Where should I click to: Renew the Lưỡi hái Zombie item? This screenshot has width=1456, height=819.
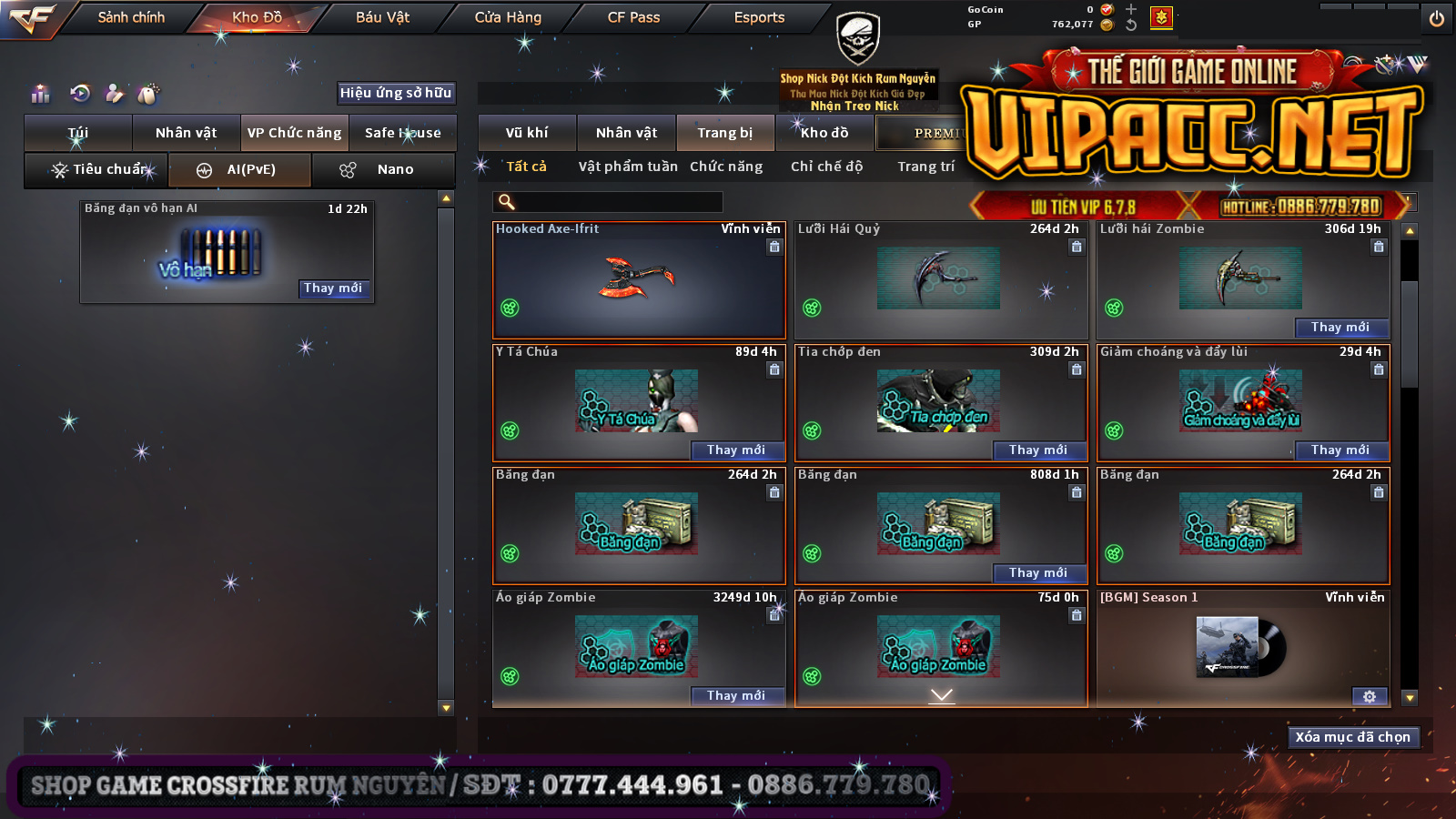[x=1340, y=328]
